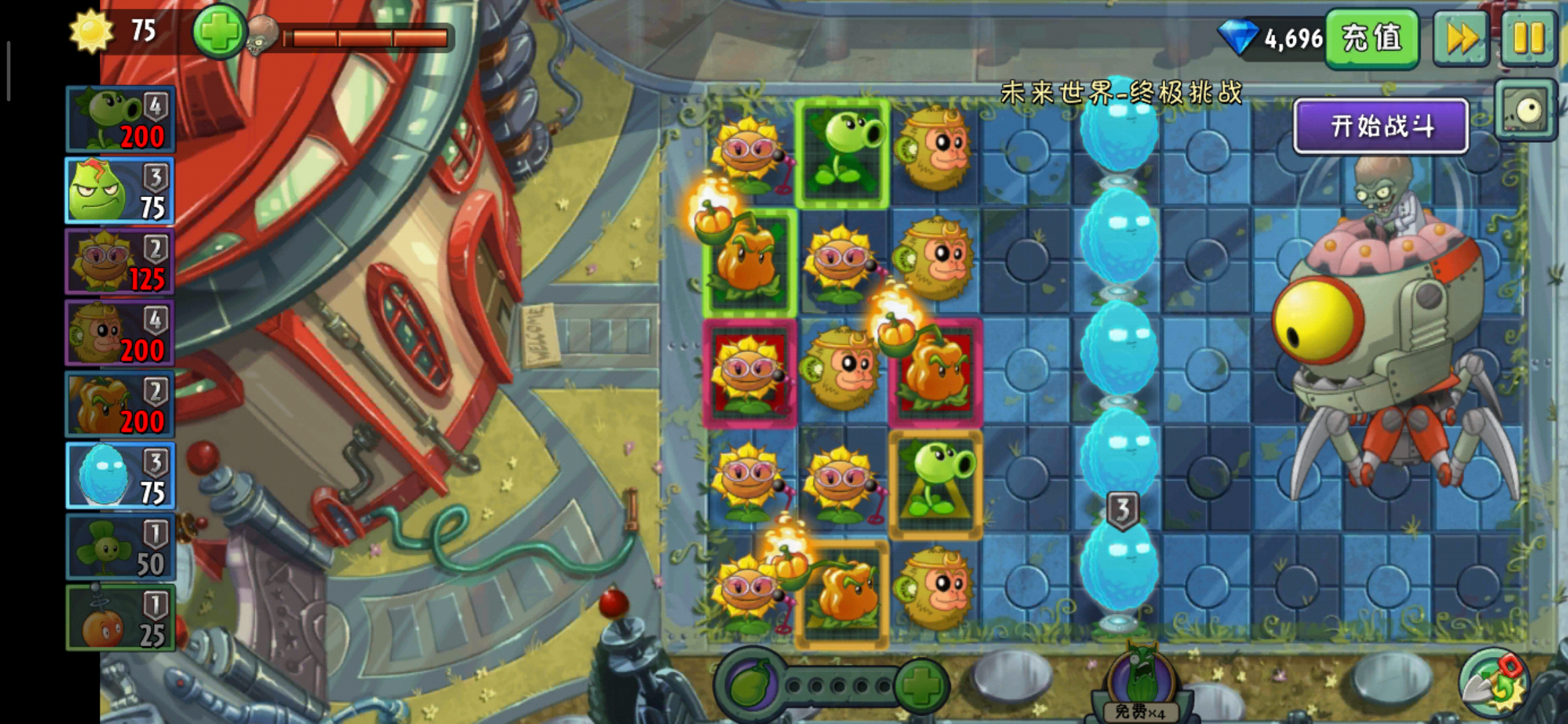The width and height of the screenshot is (1568, 724).
Task: Click the diamond gem currency icon
Action: coord(1237,37)
